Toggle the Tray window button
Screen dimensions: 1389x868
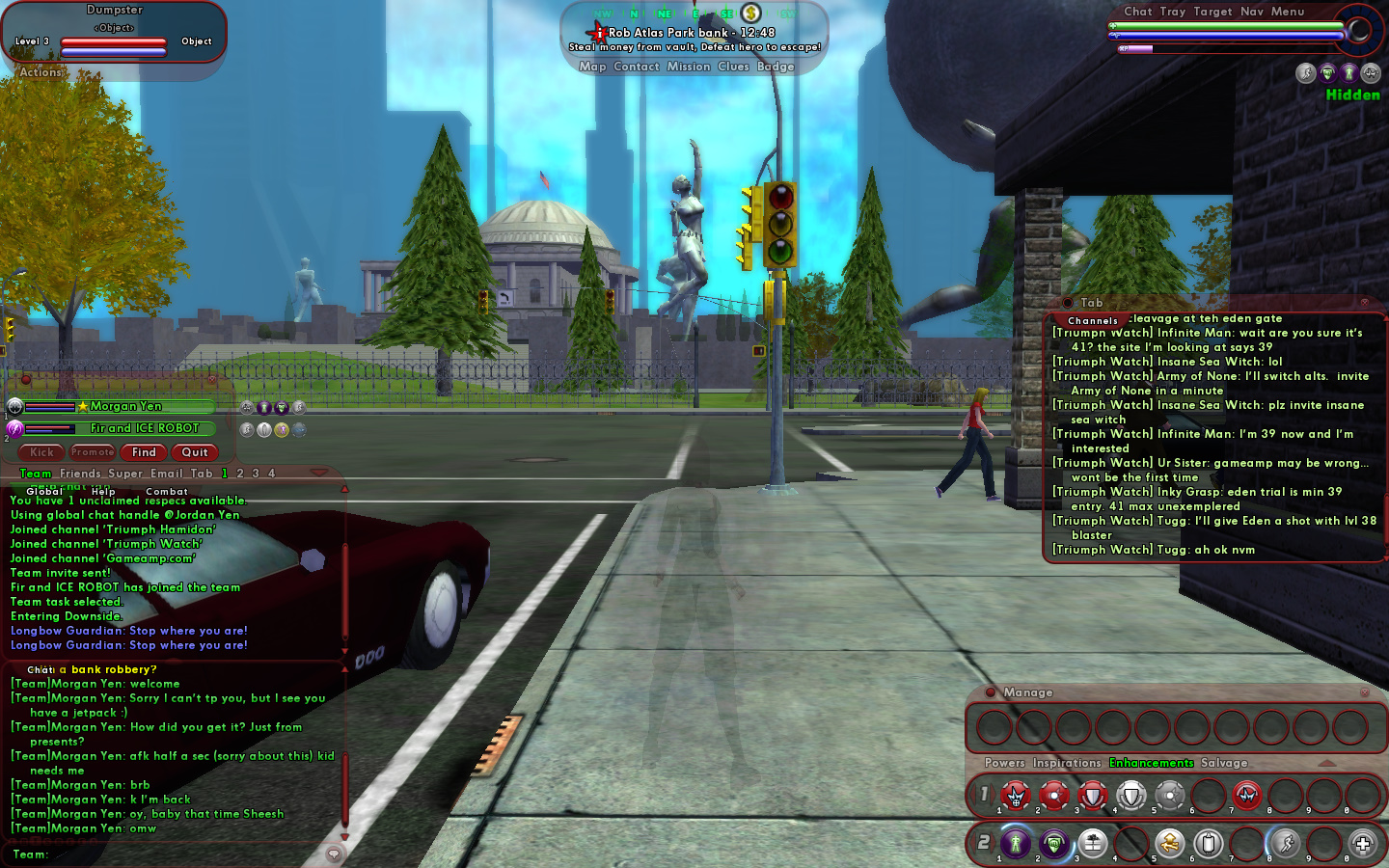click(1172, 12)
